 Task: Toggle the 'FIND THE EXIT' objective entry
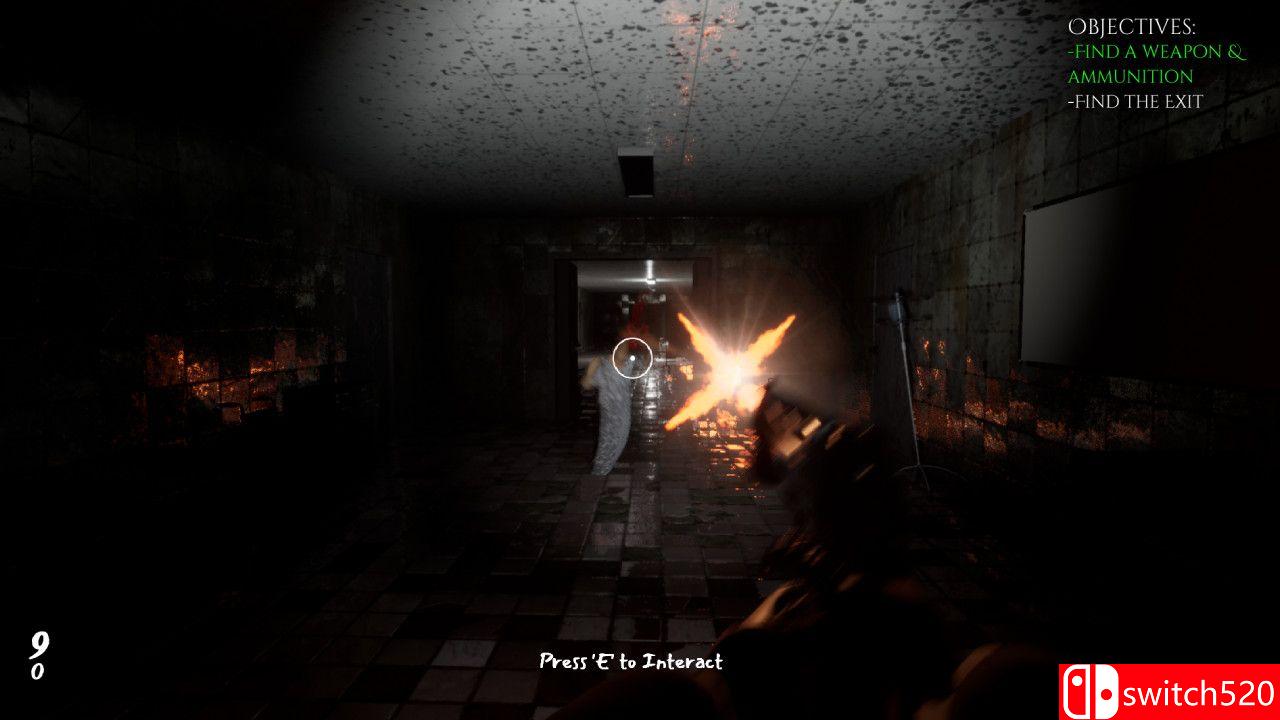(1137, 100)
